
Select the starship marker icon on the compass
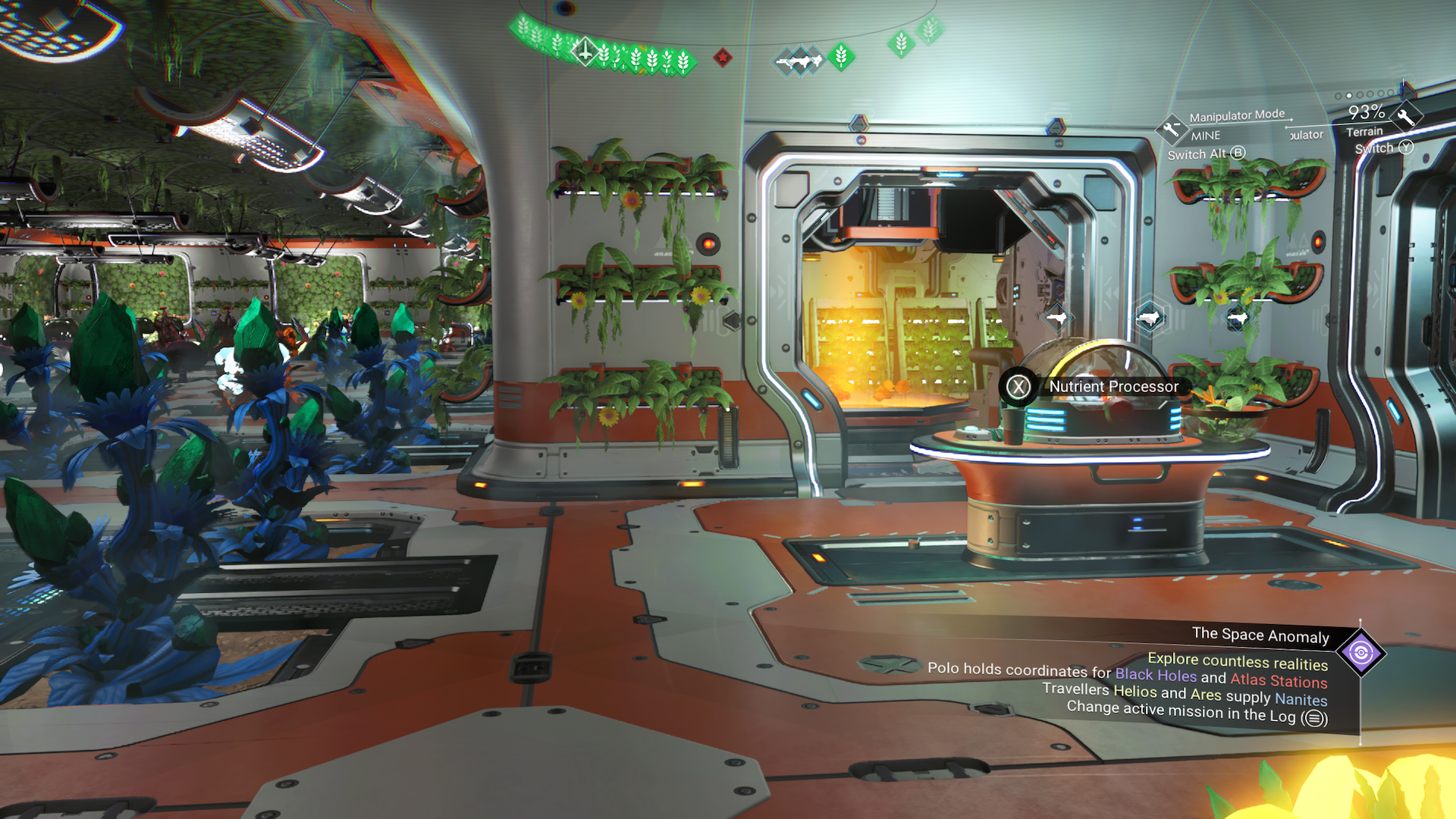pos(585,53)
